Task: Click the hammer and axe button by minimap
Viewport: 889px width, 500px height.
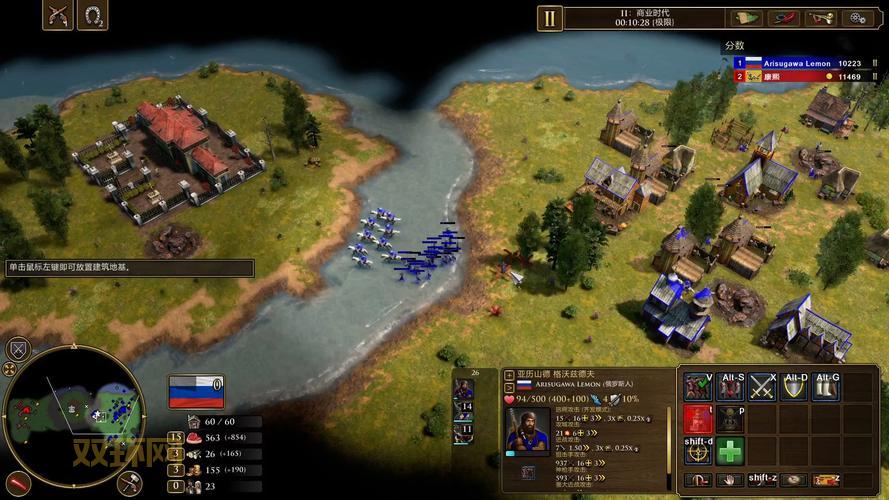Action: [x=129, y=483]
